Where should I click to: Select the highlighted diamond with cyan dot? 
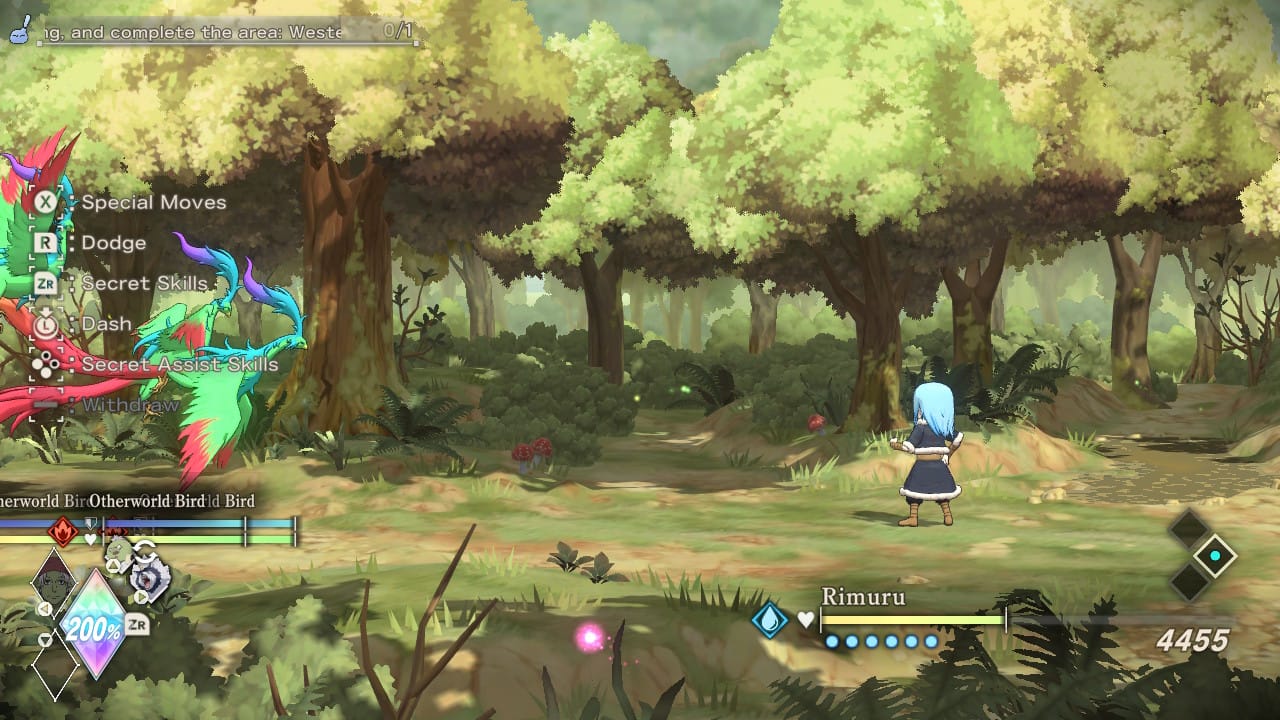tap(1215, 556)
